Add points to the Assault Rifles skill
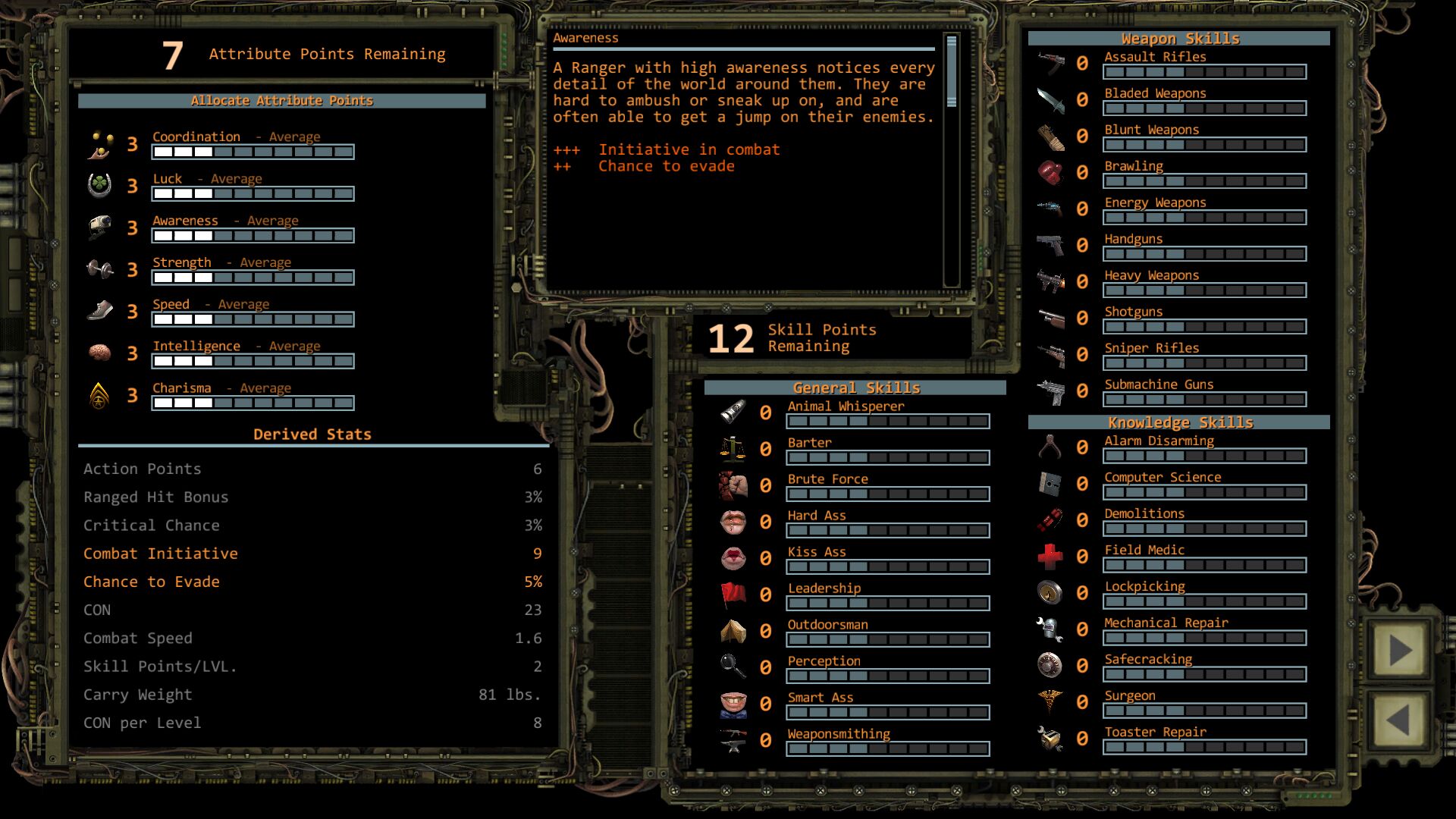This screenshot has width=1456, height=819. [x=1204, y=72]
